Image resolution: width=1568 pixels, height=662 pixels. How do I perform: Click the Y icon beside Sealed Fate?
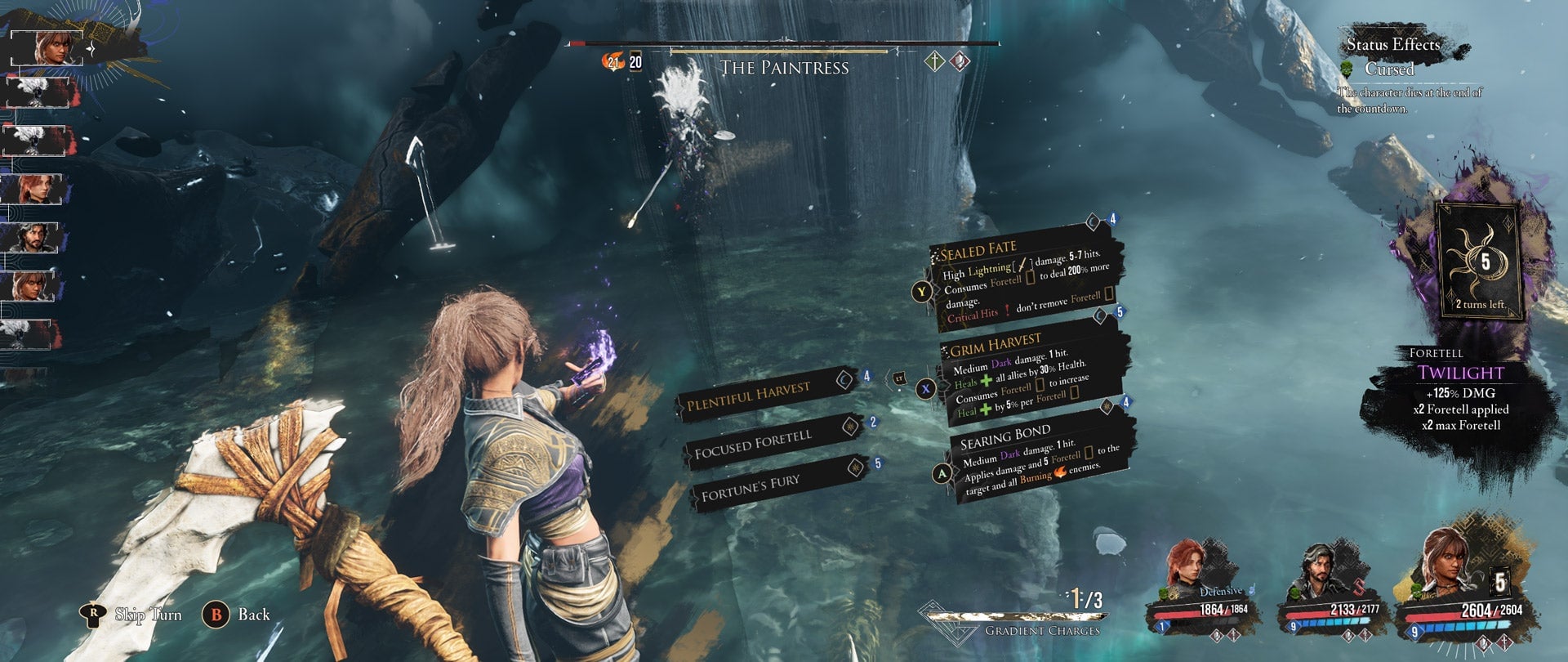click(x=923, y=290)
